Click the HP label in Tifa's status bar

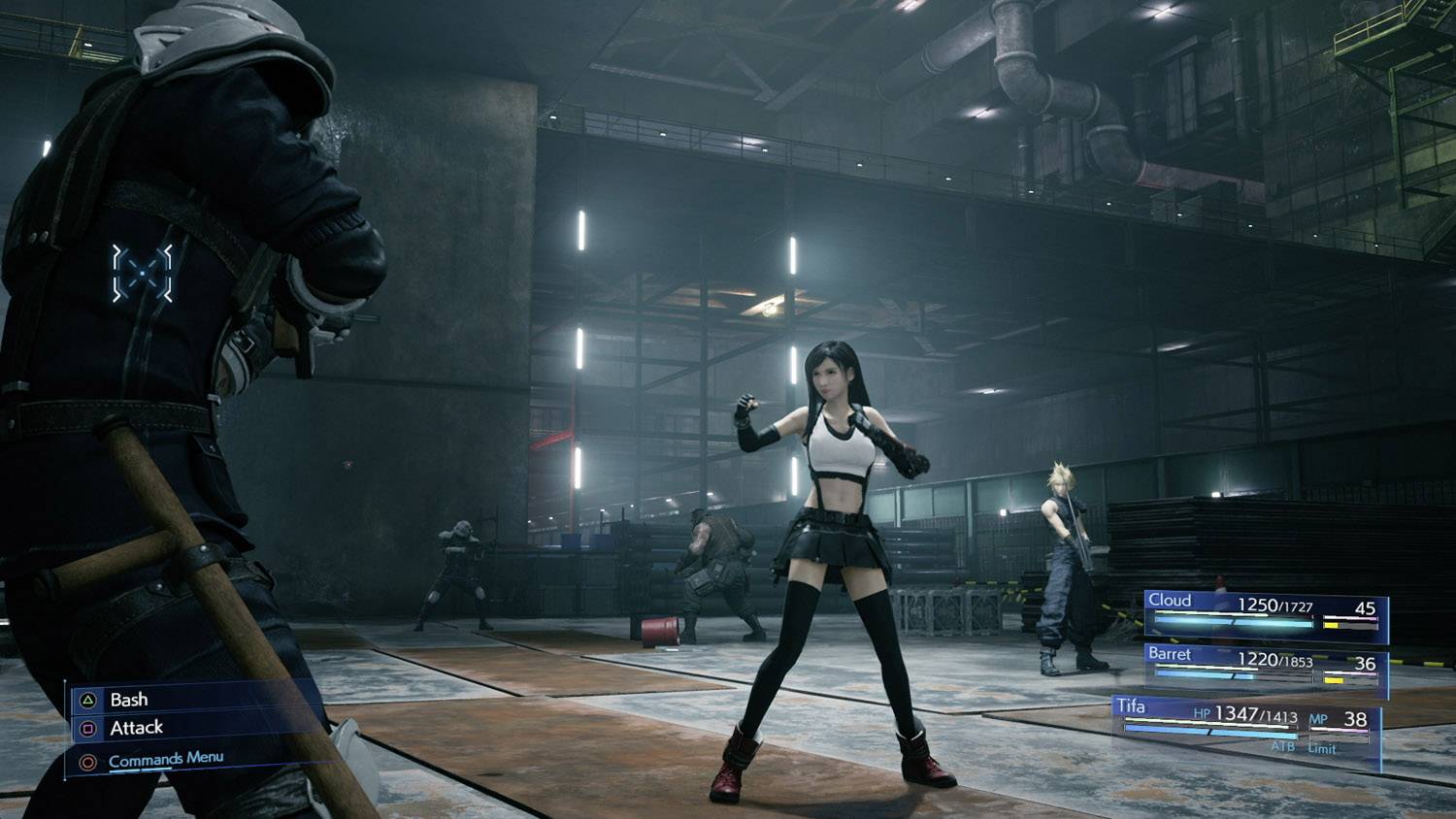(1203, 713)
